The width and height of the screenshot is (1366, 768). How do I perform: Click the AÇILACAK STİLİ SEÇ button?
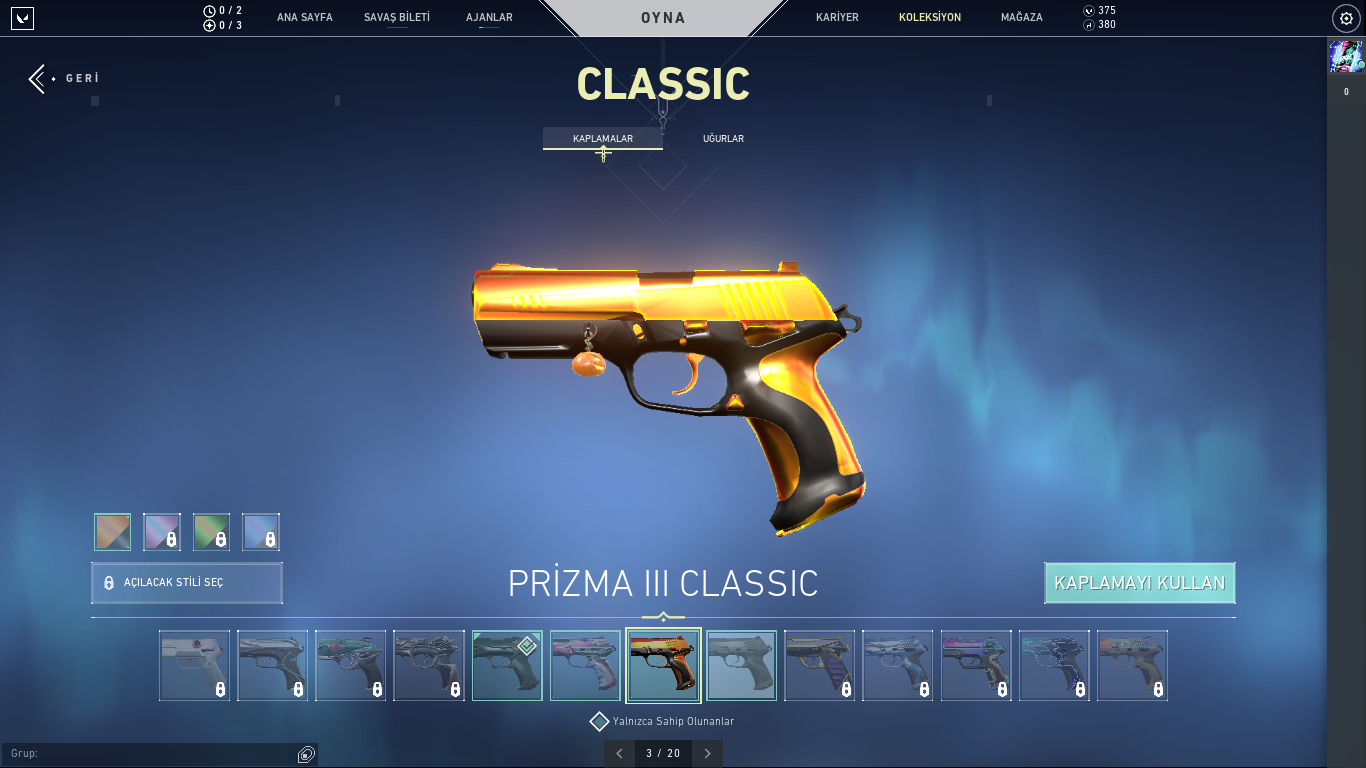pyautogui.click(x=187, y=582)
